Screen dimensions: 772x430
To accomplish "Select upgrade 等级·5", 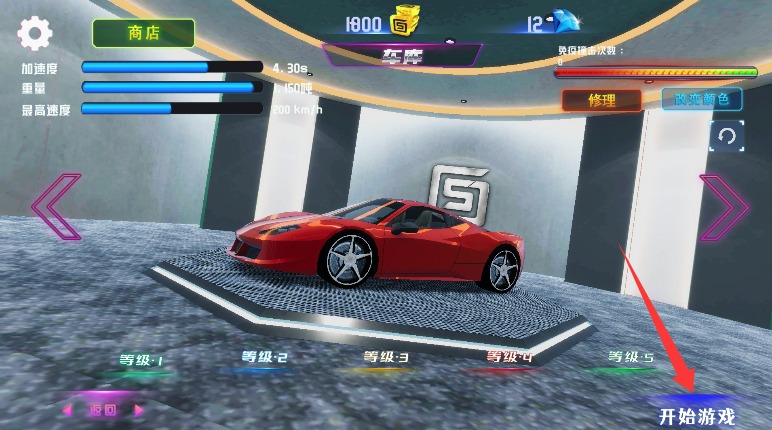I will click(631, 357).
